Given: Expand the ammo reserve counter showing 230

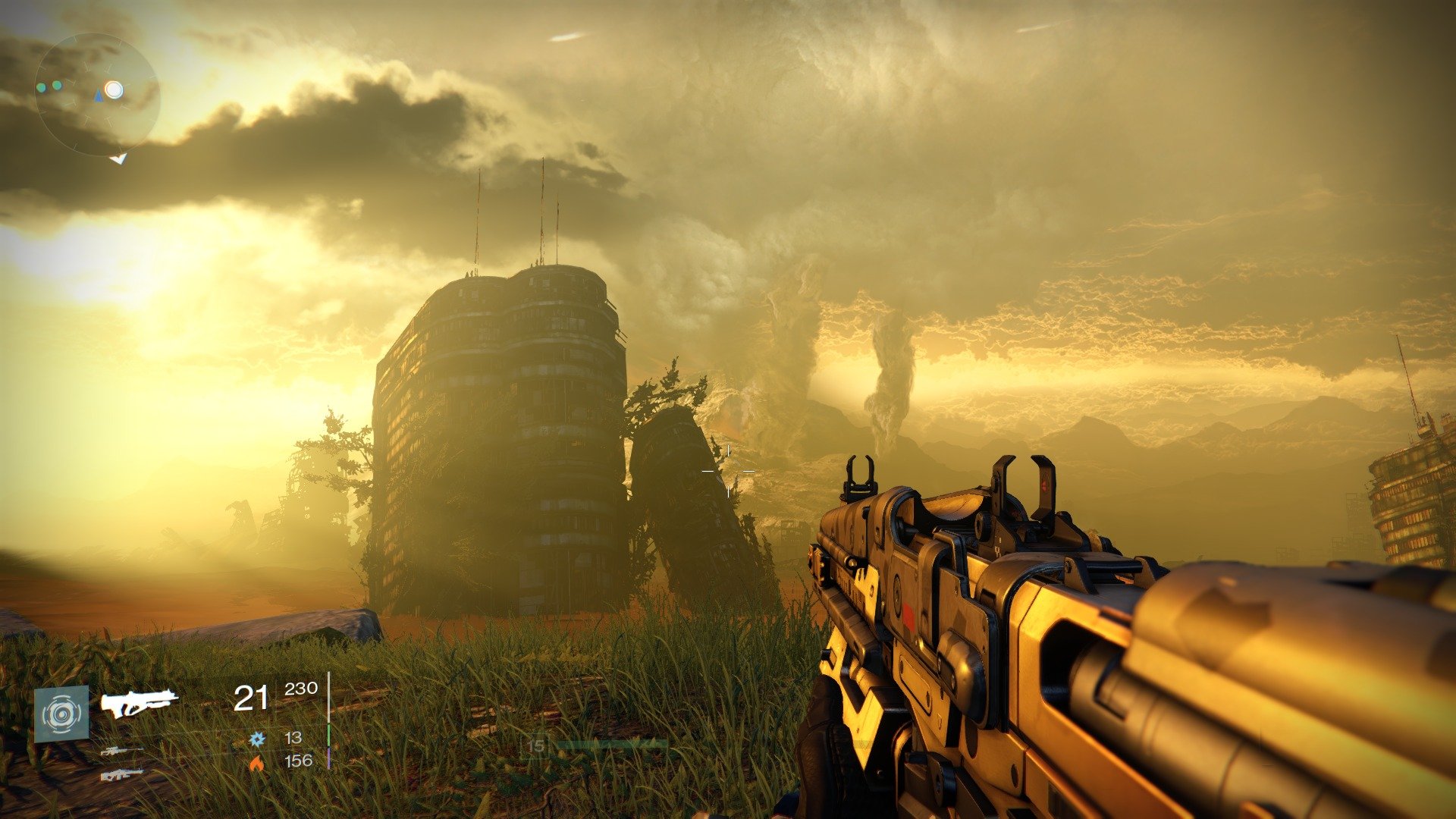Looking at the screenshot, I should pyautogui.click(x=302, y=689).
